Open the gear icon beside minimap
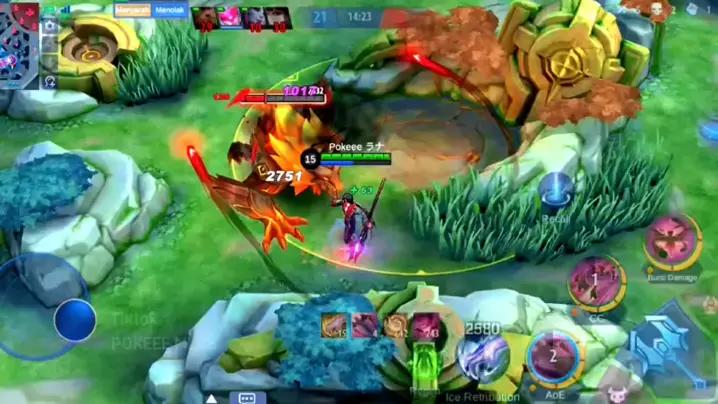This screenshot has height=404, width=718. (x=50, y=24)
